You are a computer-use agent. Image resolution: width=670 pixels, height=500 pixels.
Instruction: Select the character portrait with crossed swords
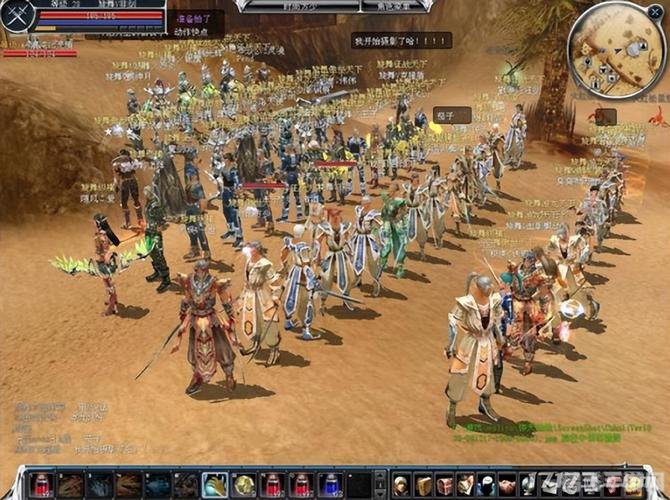pos(17,15)
